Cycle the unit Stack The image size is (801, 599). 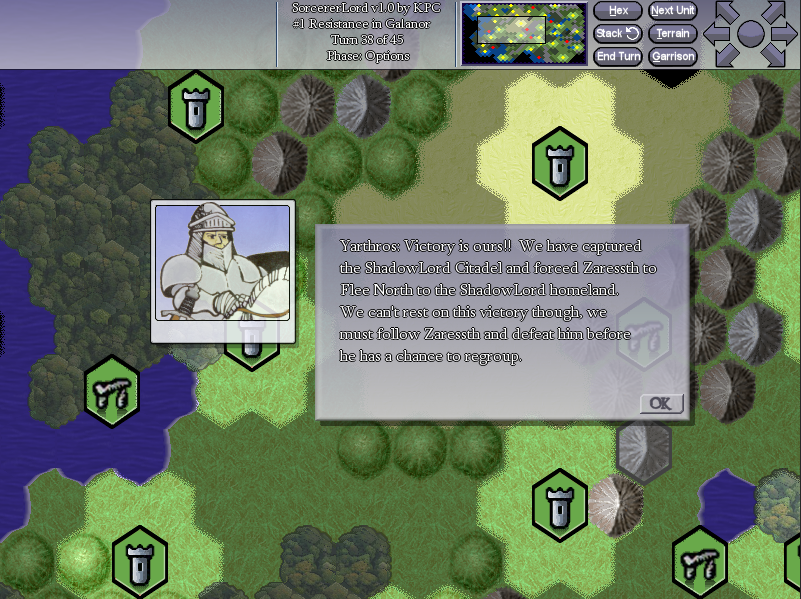click(x=618, y=34)
